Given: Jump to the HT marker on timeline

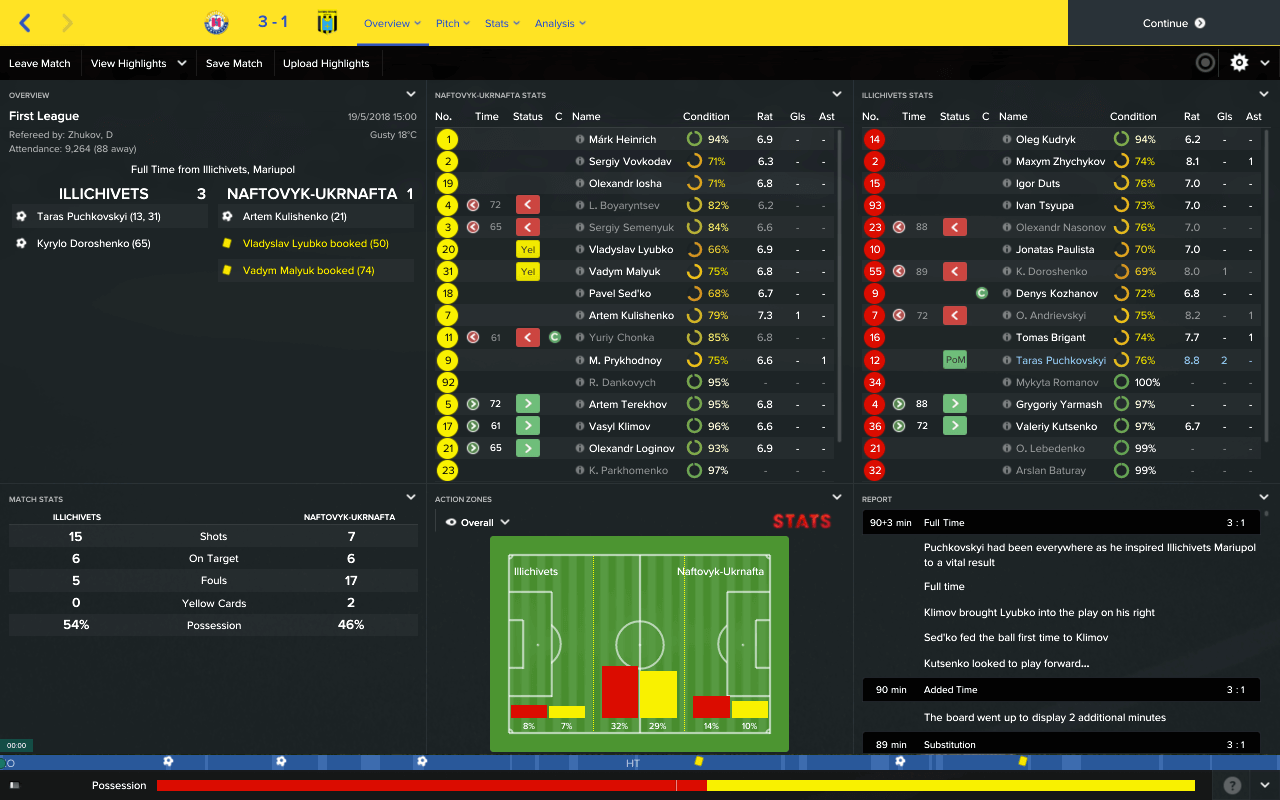Looking at the screenshot, I should (633, 763).
